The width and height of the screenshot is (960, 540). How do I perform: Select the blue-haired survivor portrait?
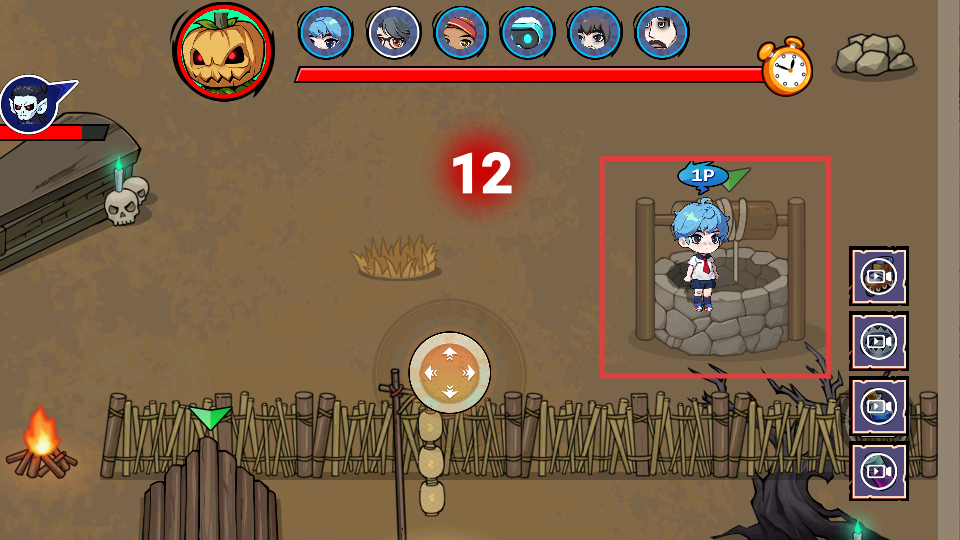326,33
